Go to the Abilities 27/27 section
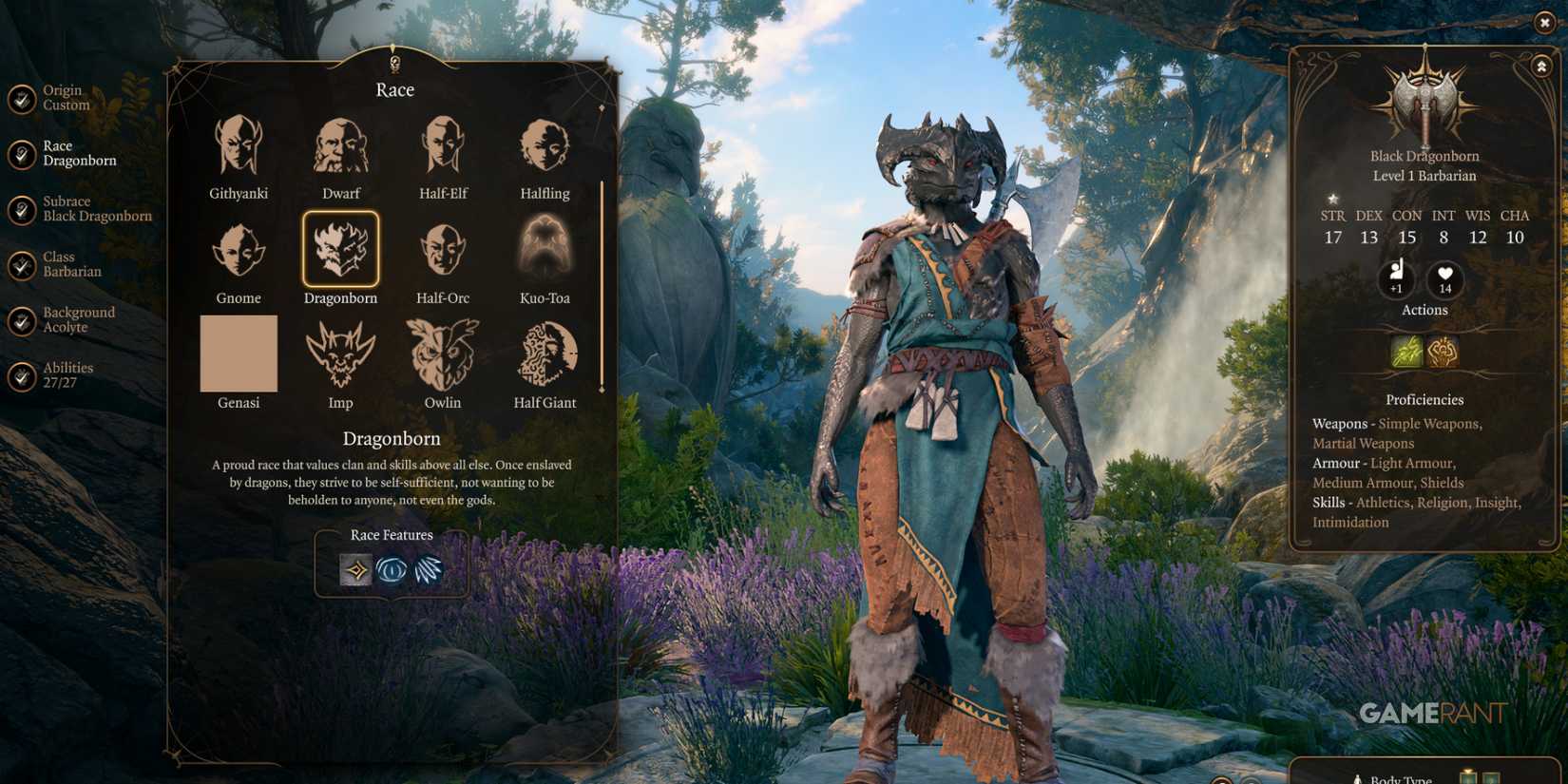1568x784 pixels. pyautogui.click(x=67, y=374)
